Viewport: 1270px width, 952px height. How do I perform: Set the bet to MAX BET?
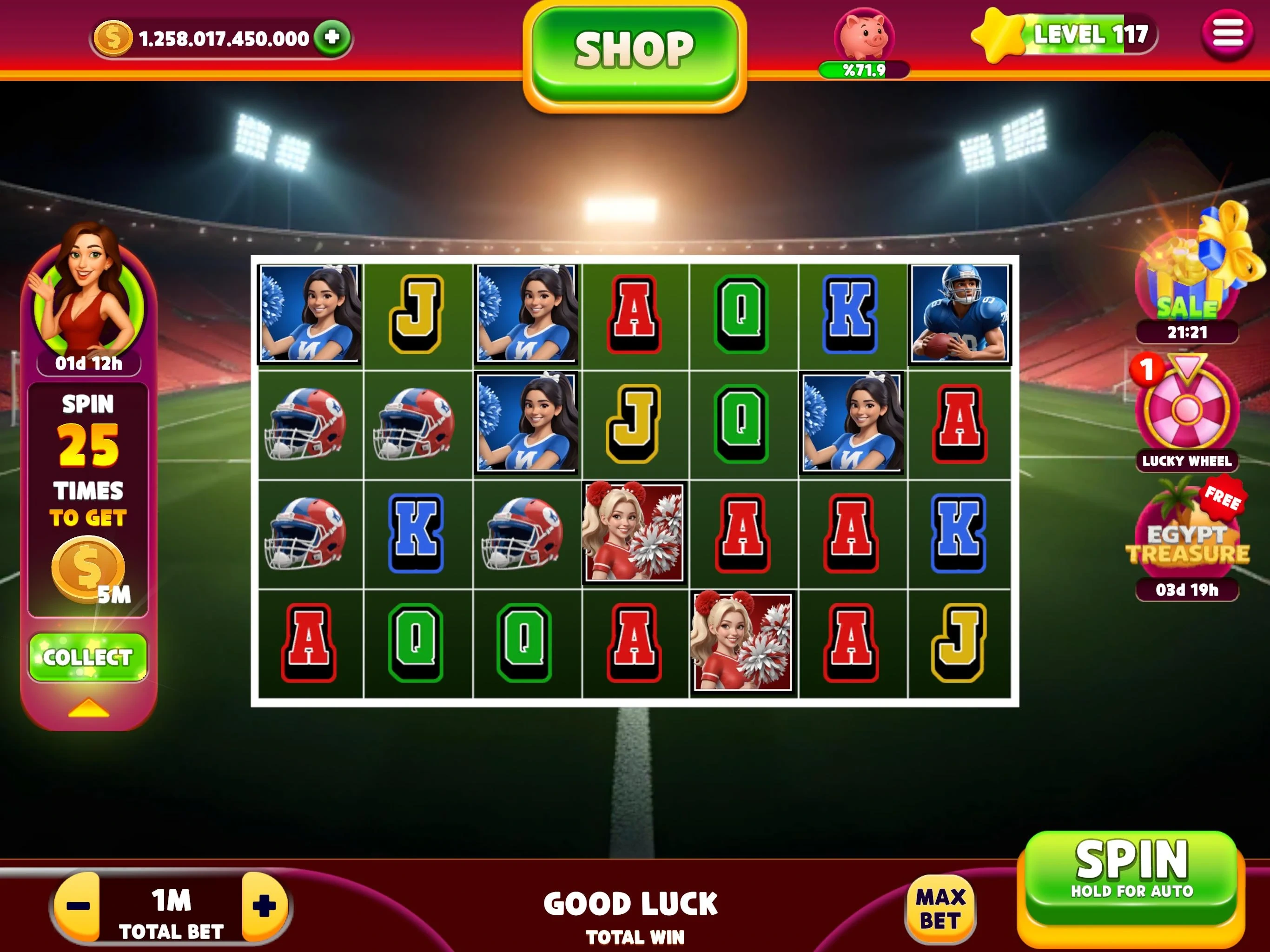coord(940,909)
